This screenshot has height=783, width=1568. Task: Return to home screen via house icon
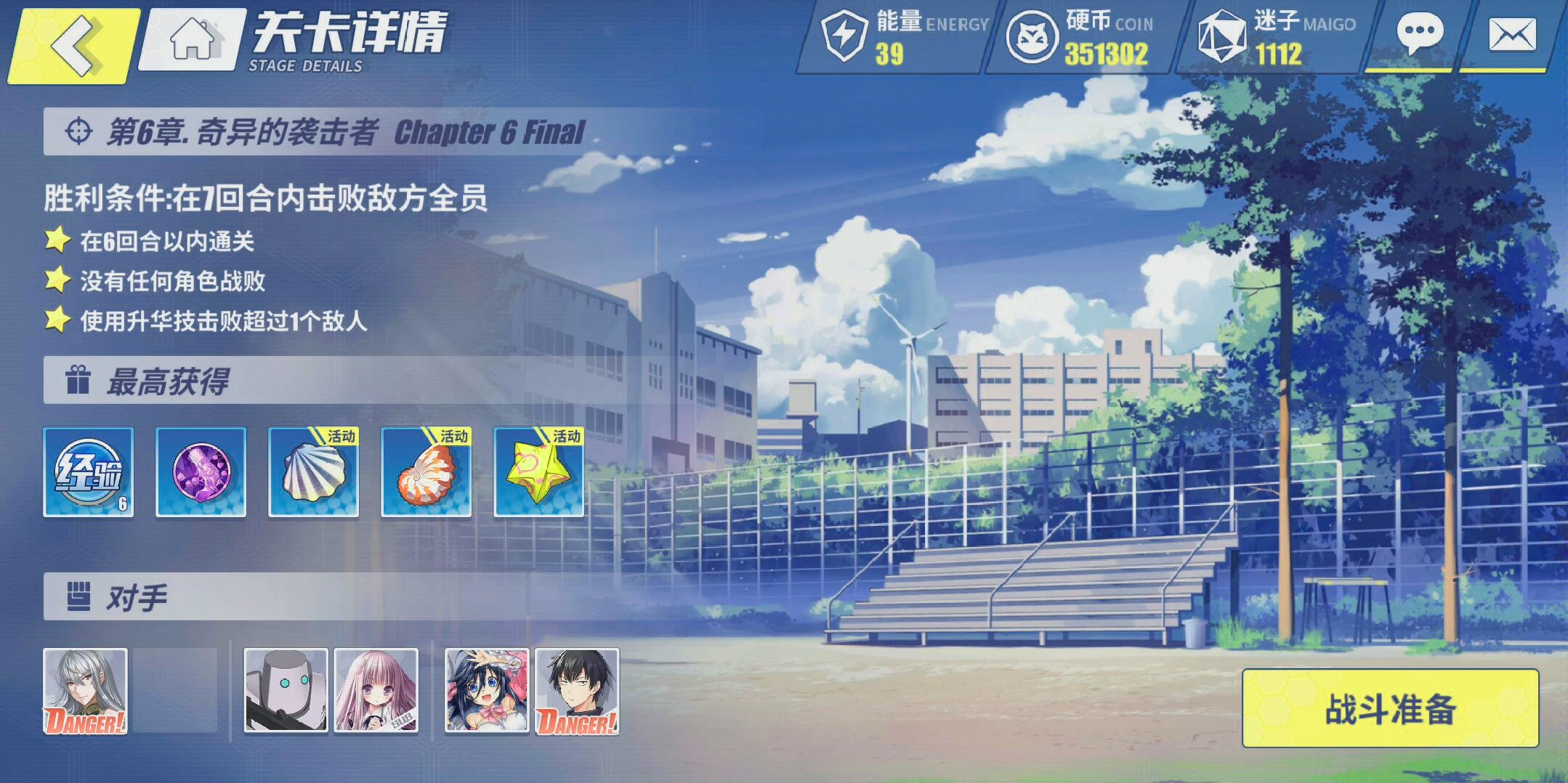(x=193, y=39)
